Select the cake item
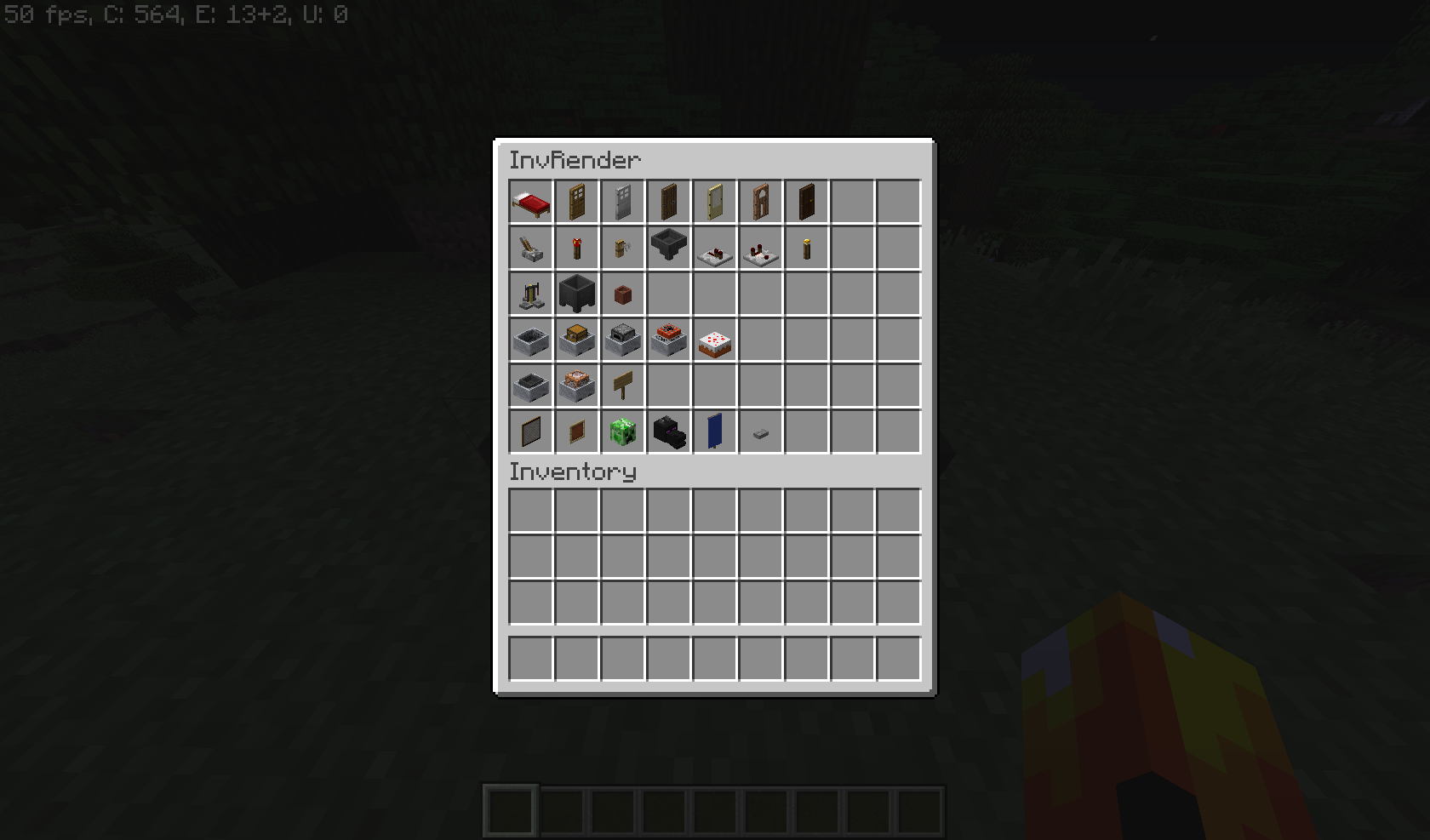The height and width of the screenshot is (840, 1430). pos(714,340)
